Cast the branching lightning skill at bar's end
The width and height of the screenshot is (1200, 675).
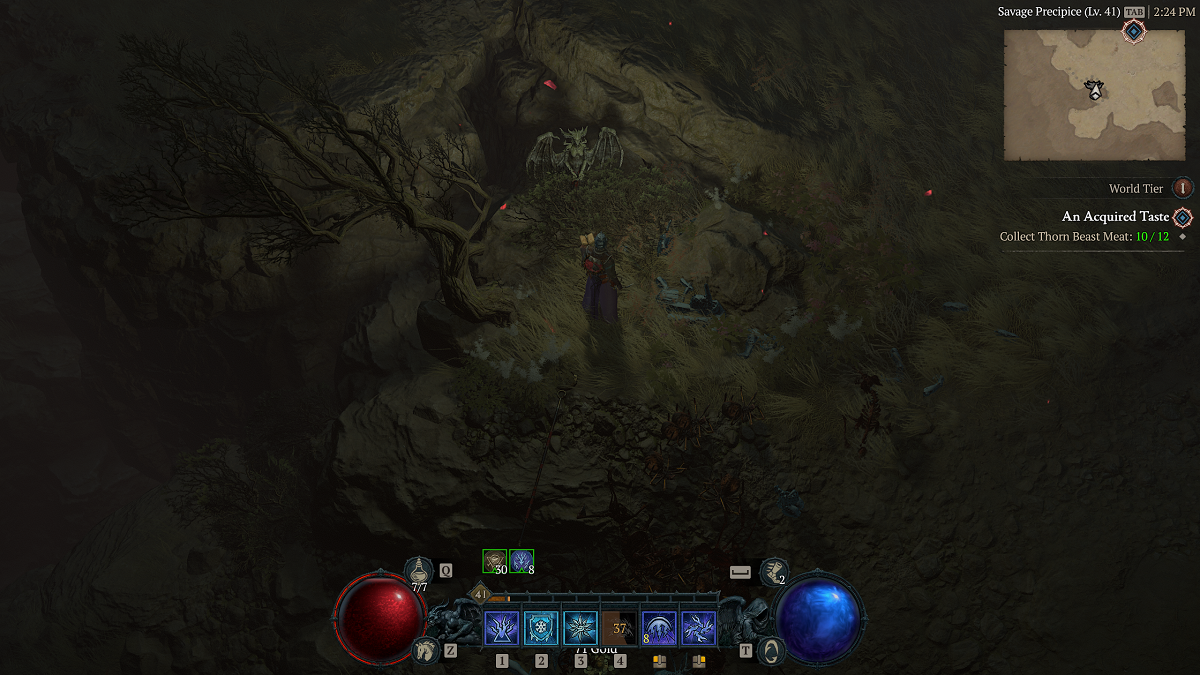[x=698, y=629]
